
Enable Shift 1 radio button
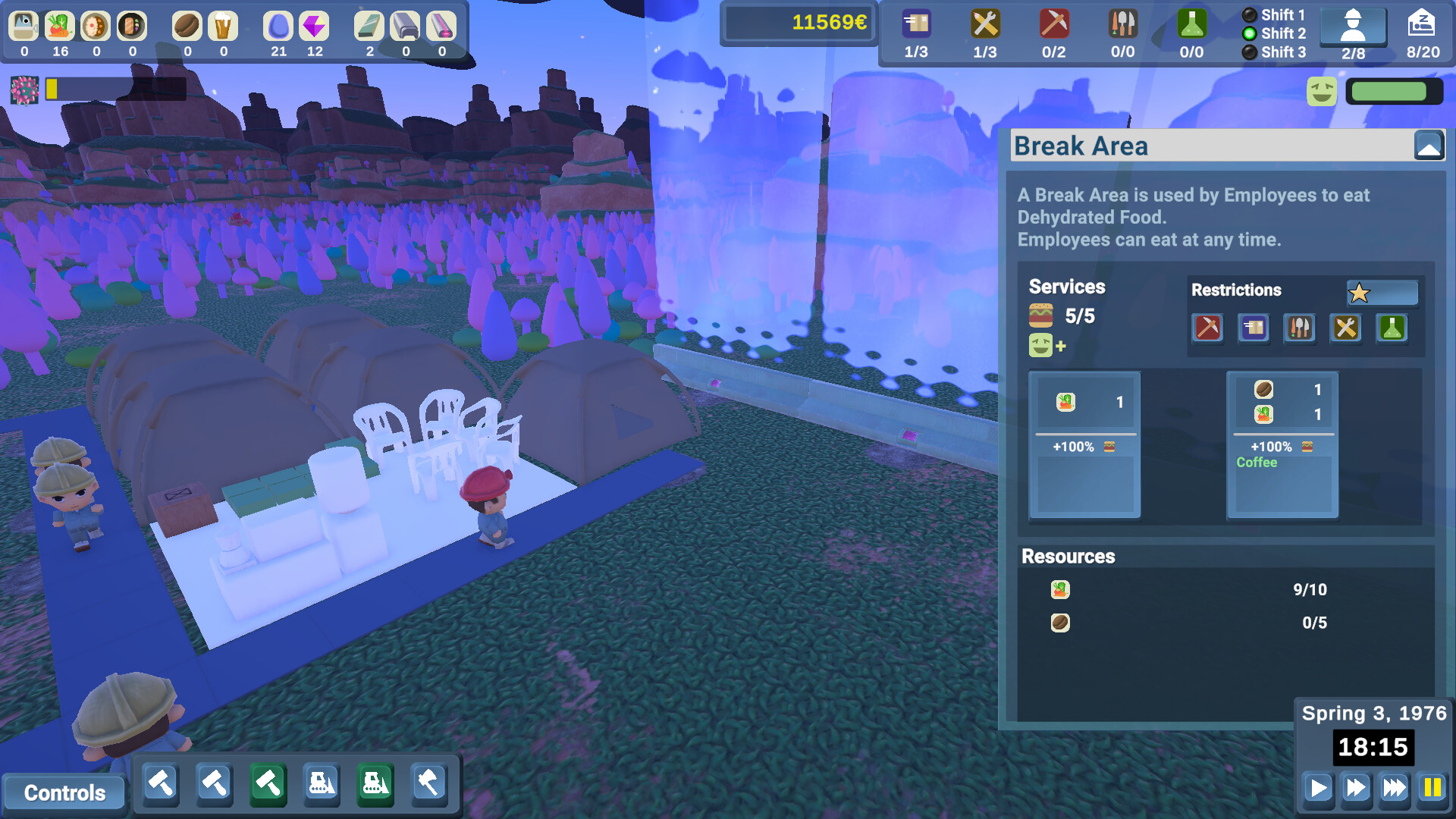click(1249, 14)
